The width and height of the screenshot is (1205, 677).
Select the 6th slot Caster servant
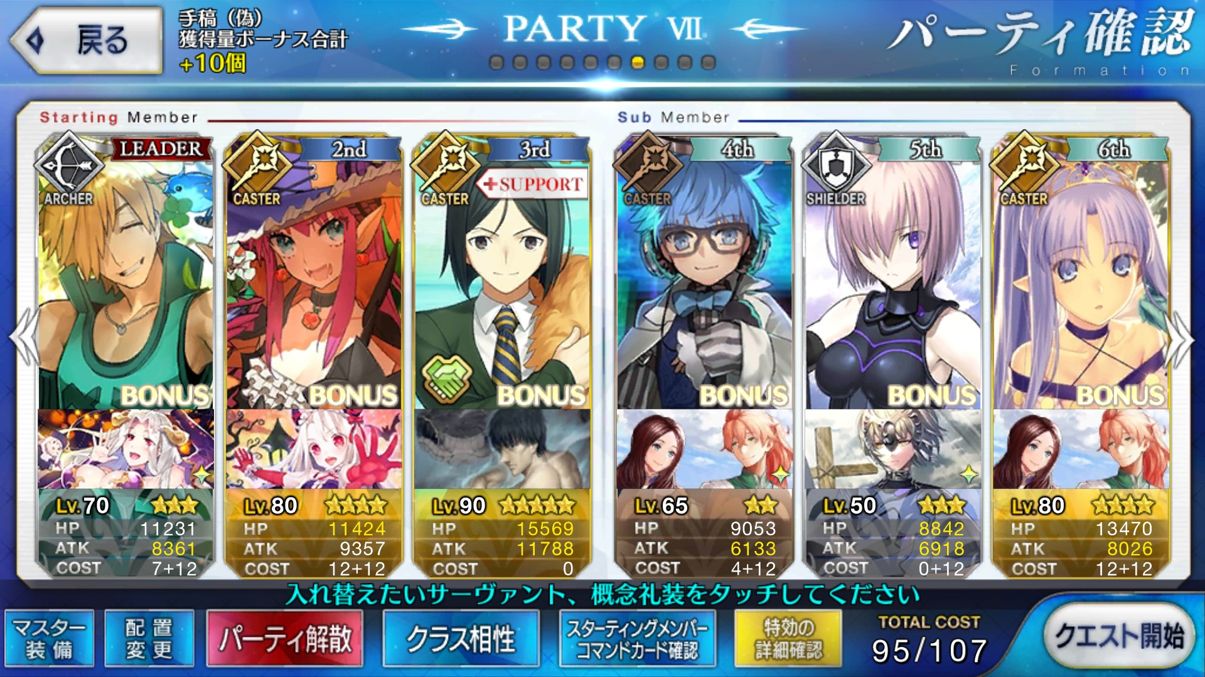coord(1080,280)
